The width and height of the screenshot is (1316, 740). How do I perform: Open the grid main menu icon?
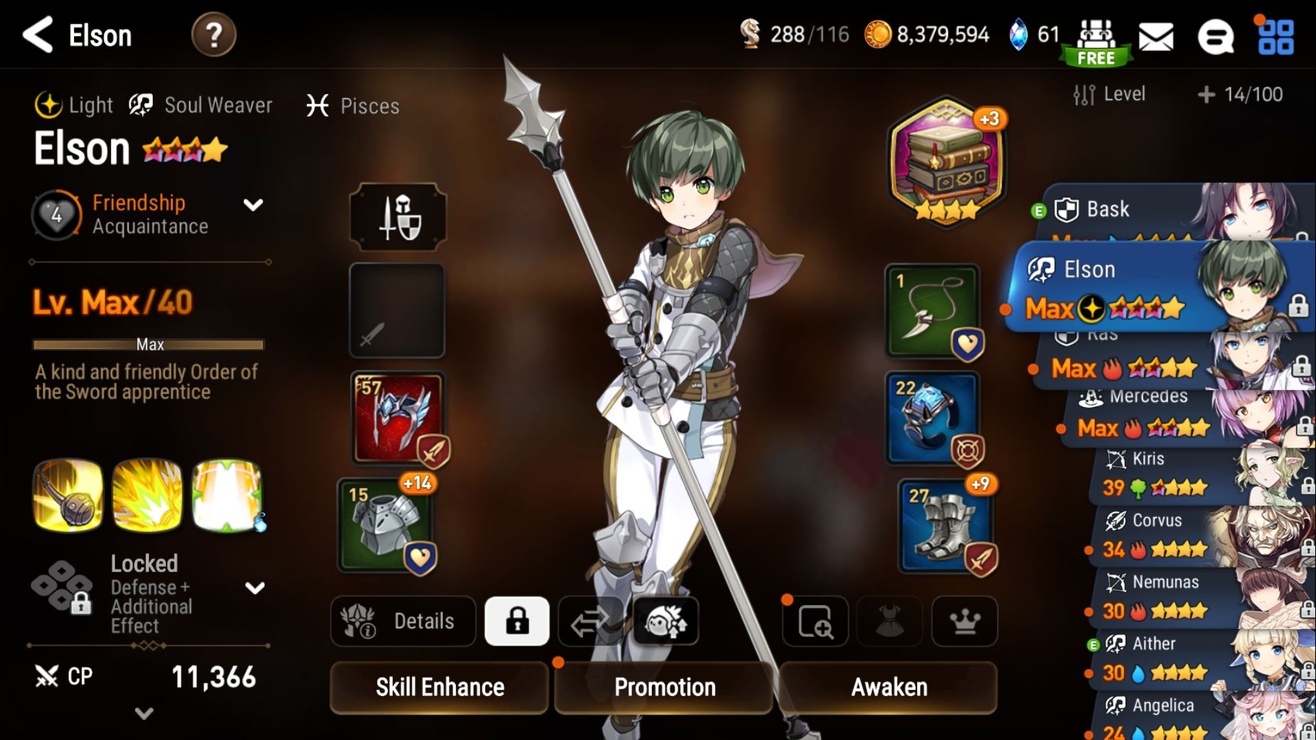(1275, 37)
